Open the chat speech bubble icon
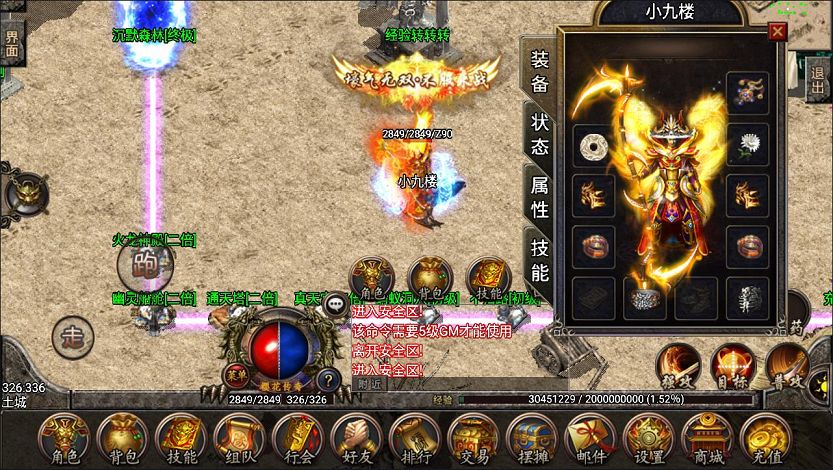Viewport: 833px width, 470px height. tap(335, 306)
